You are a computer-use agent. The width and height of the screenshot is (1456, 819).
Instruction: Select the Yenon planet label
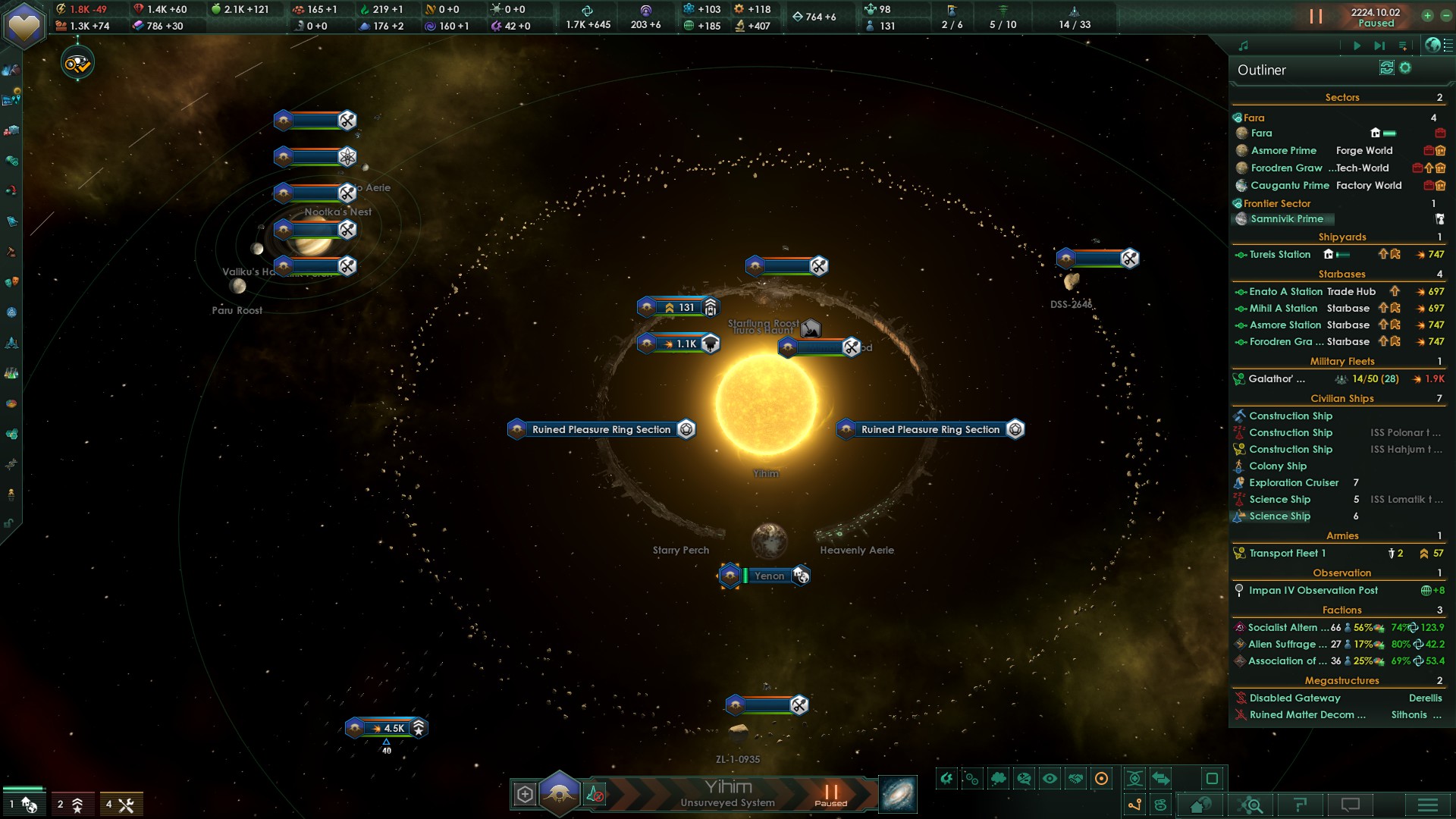click(769, 576)
